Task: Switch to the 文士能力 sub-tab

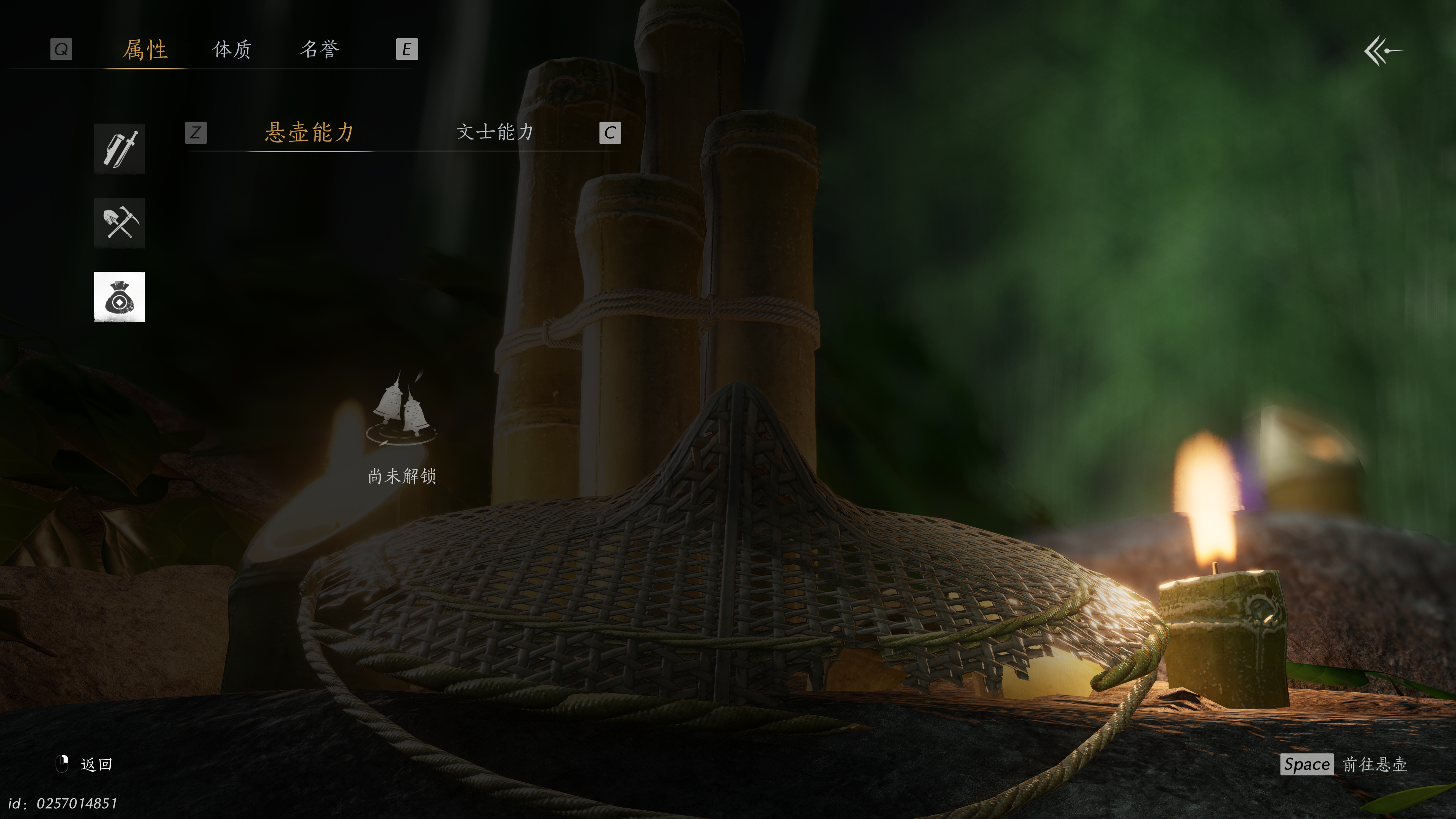Action: (x=495, y=132)
